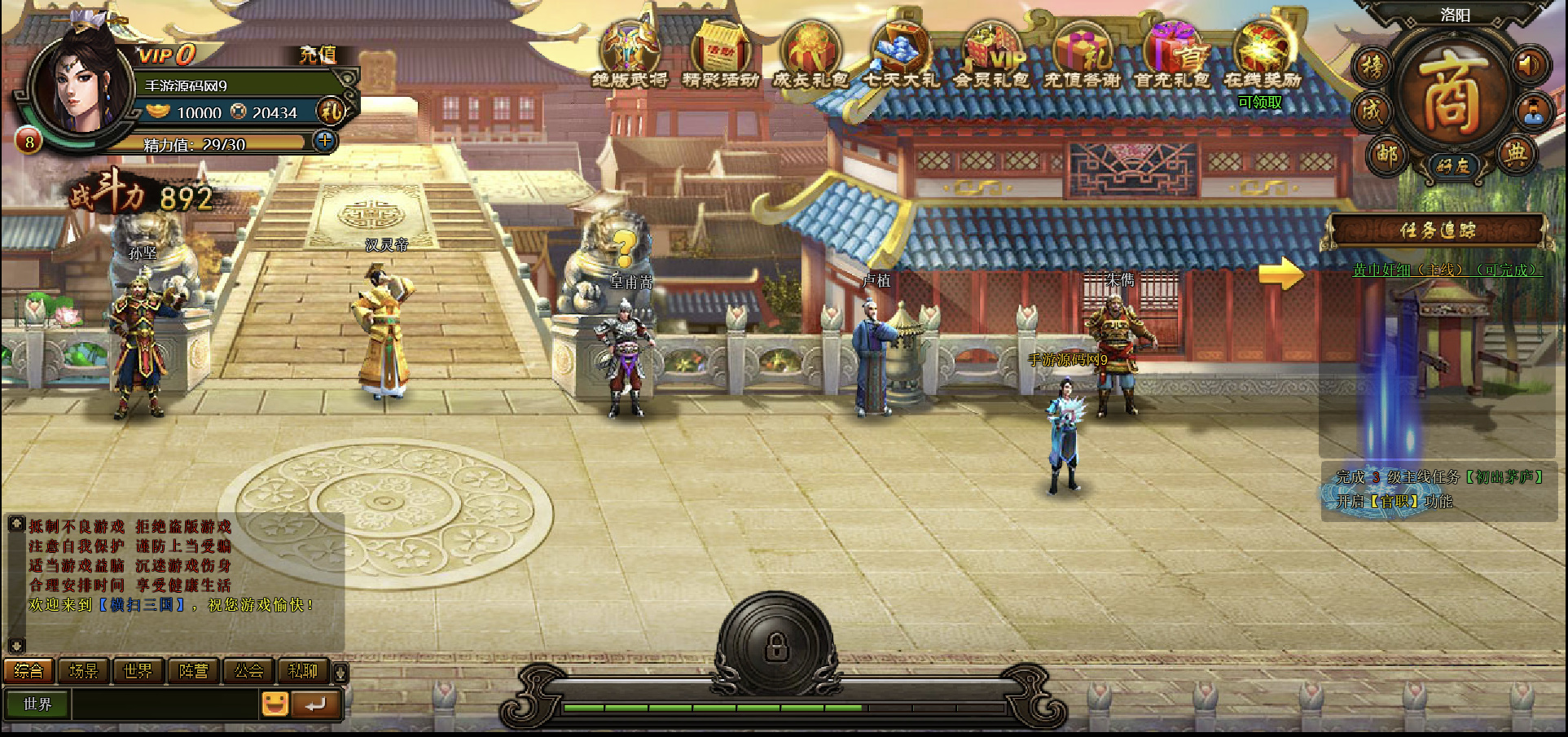The width and height of the screenshot is (1568, 737).
Task: Click the 充值 recharge button
Action: (x=317, y=55)
